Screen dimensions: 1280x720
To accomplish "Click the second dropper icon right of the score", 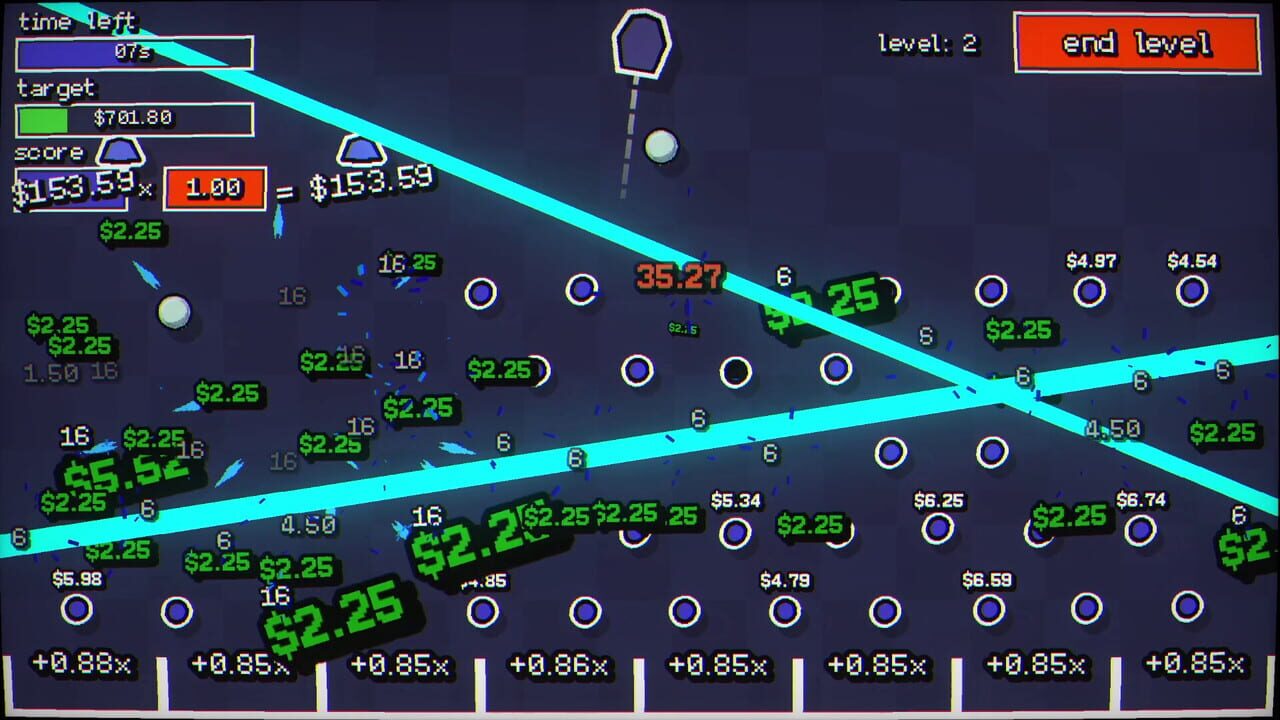I will [x=362, y=152].
